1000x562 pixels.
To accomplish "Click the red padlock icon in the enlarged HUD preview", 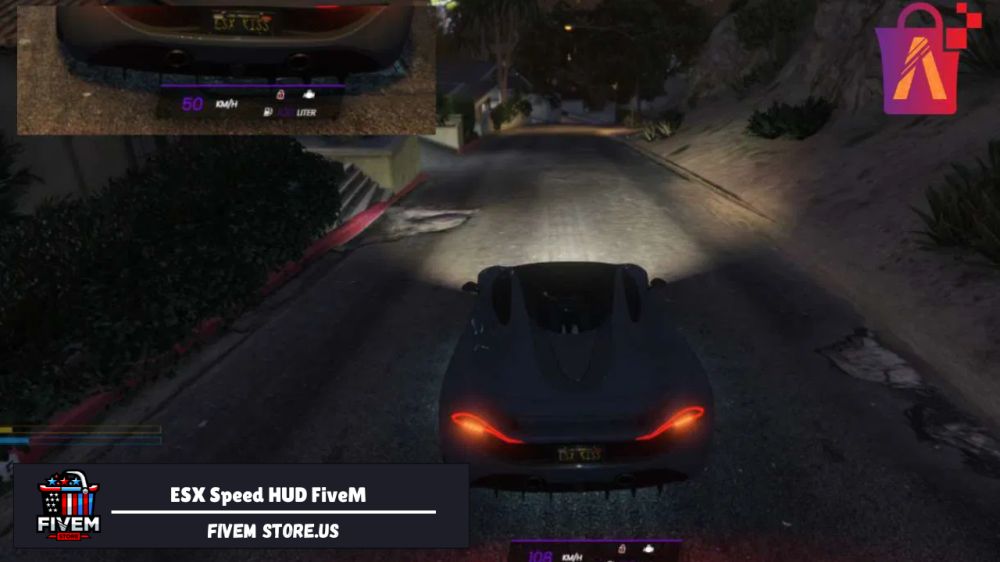I will (x=280, y=94).
